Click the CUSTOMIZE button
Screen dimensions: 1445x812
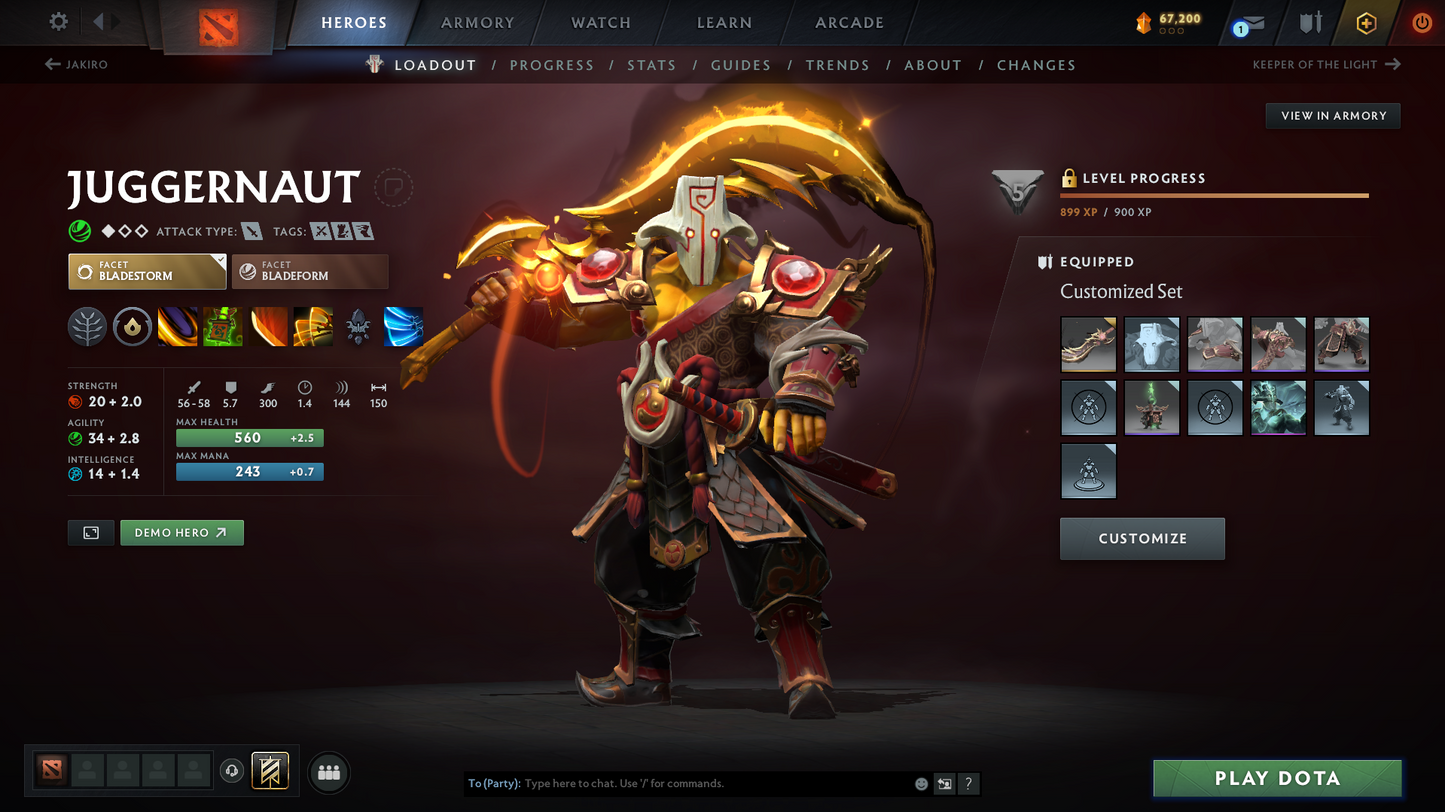point(1142,538)
